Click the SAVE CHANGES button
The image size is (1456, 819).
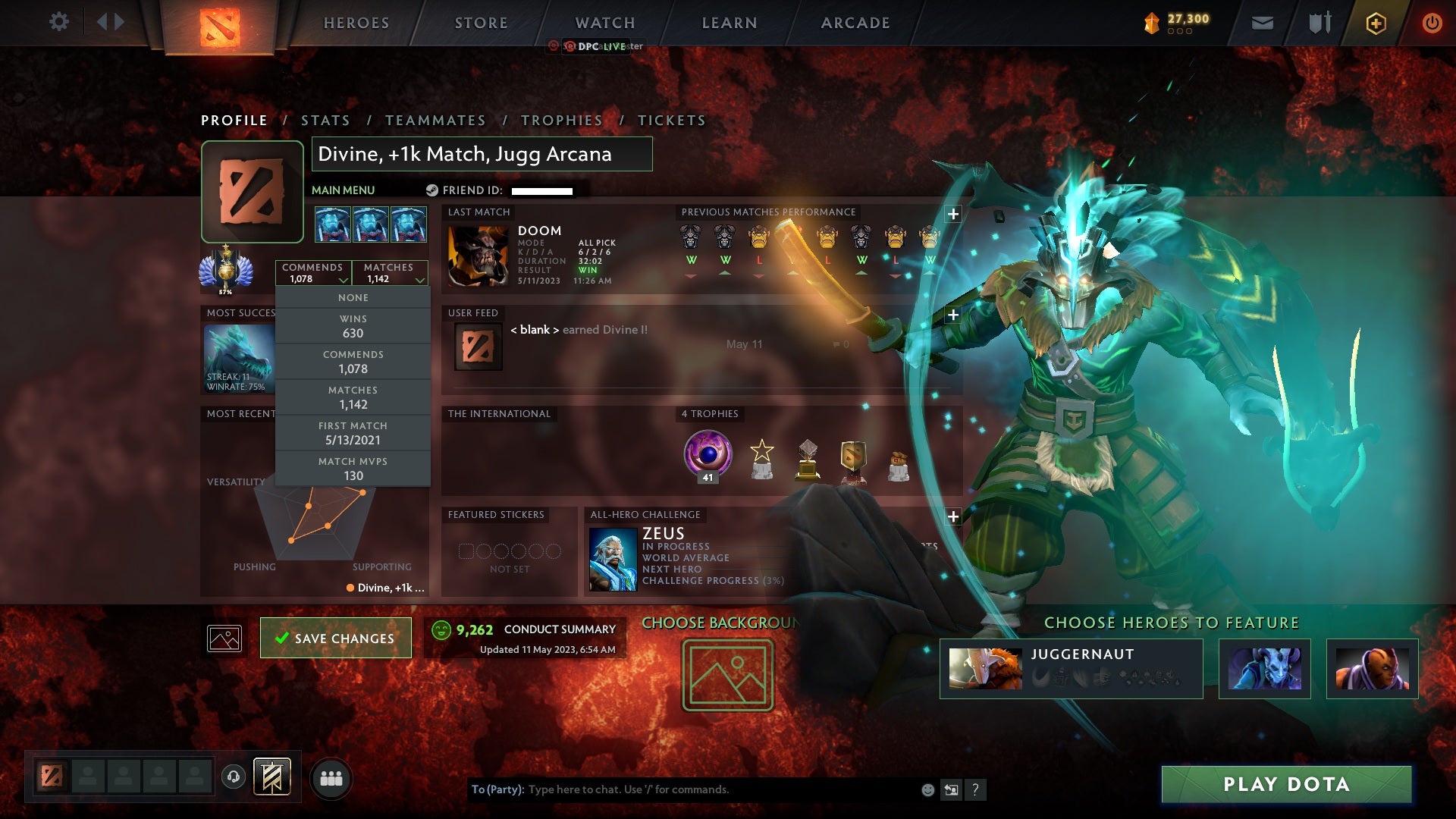pyautogui.click(x=335, y=638)
